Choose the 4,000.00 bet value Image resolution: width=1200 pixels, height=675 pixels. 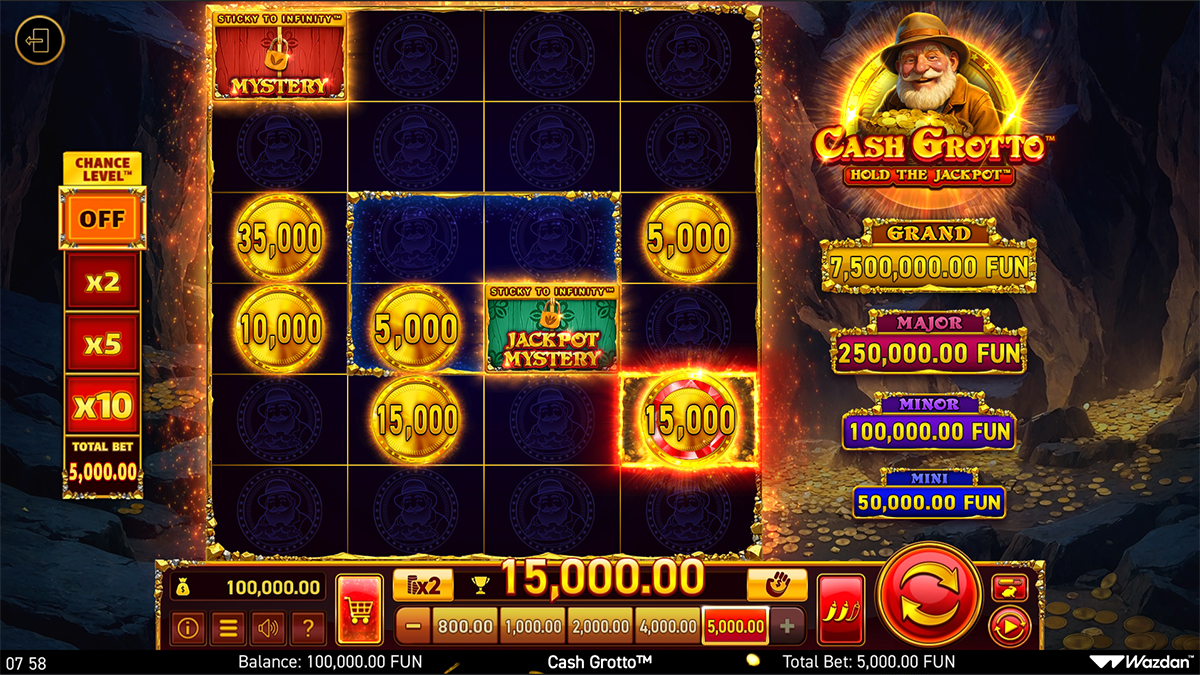point(667,627)
